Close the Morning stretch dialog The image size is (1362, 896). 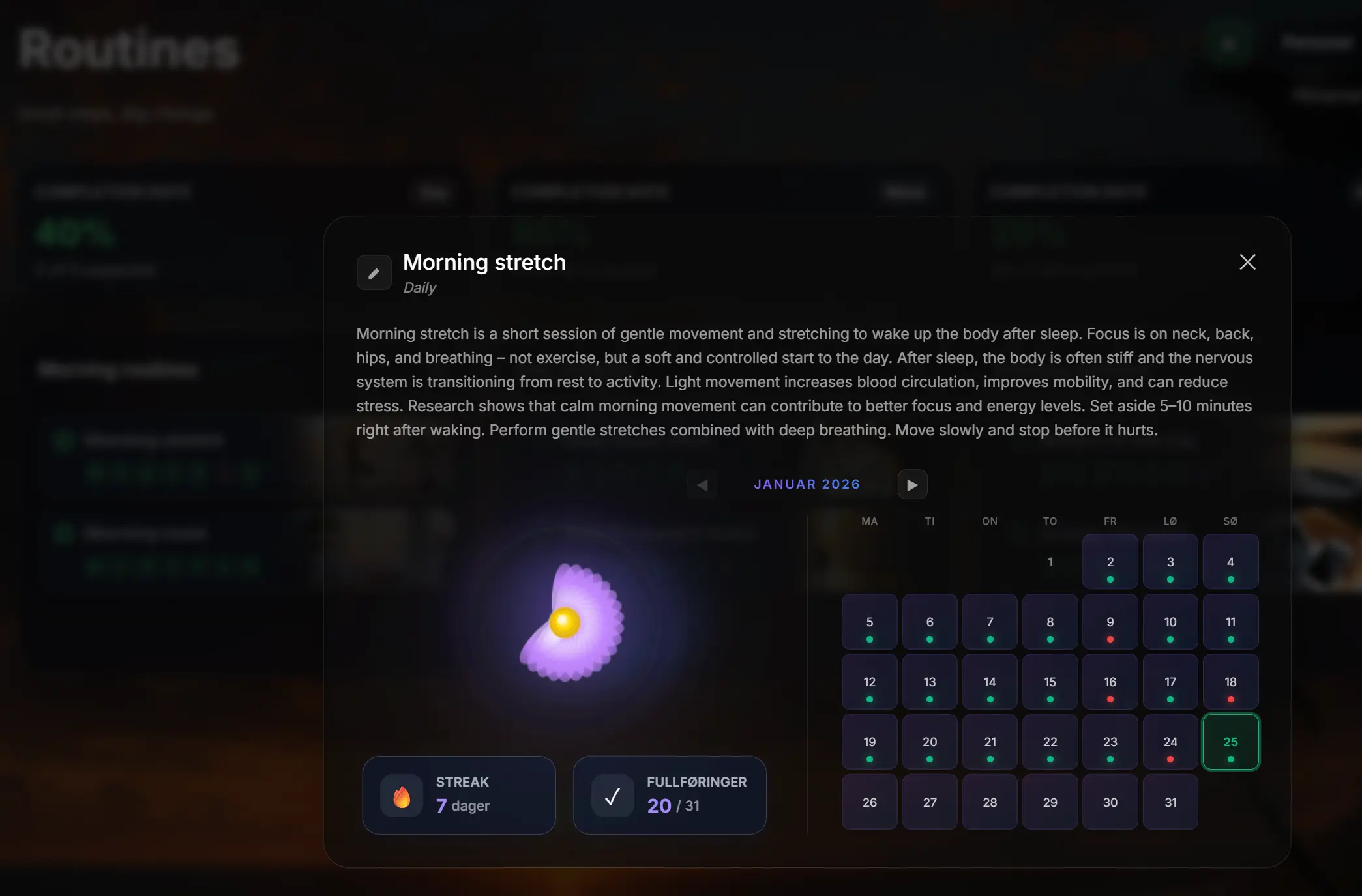[x=1247, y=262]
